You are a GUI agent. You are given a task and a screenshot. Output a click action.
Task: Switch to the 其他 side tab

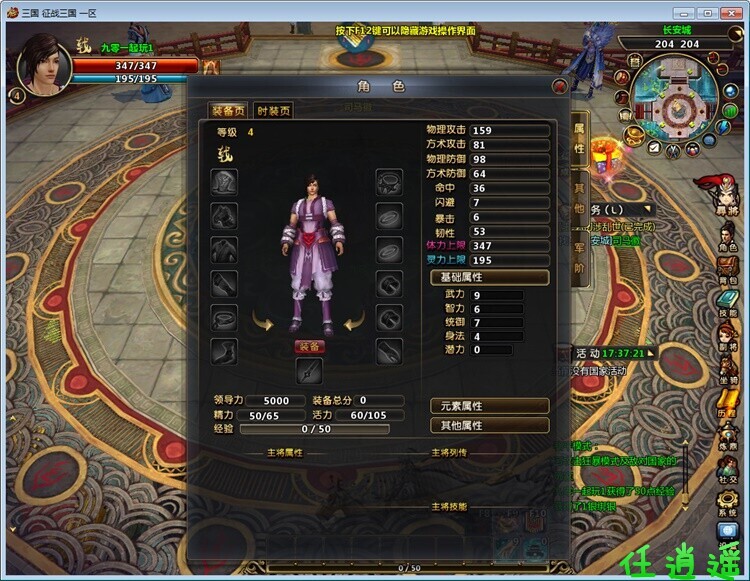(579, 200)
